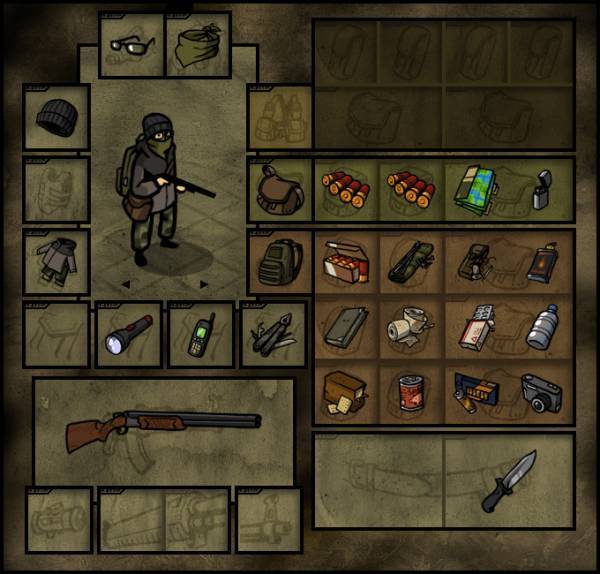
Task: Open the green backpack slot
Action: pos(279,262)
